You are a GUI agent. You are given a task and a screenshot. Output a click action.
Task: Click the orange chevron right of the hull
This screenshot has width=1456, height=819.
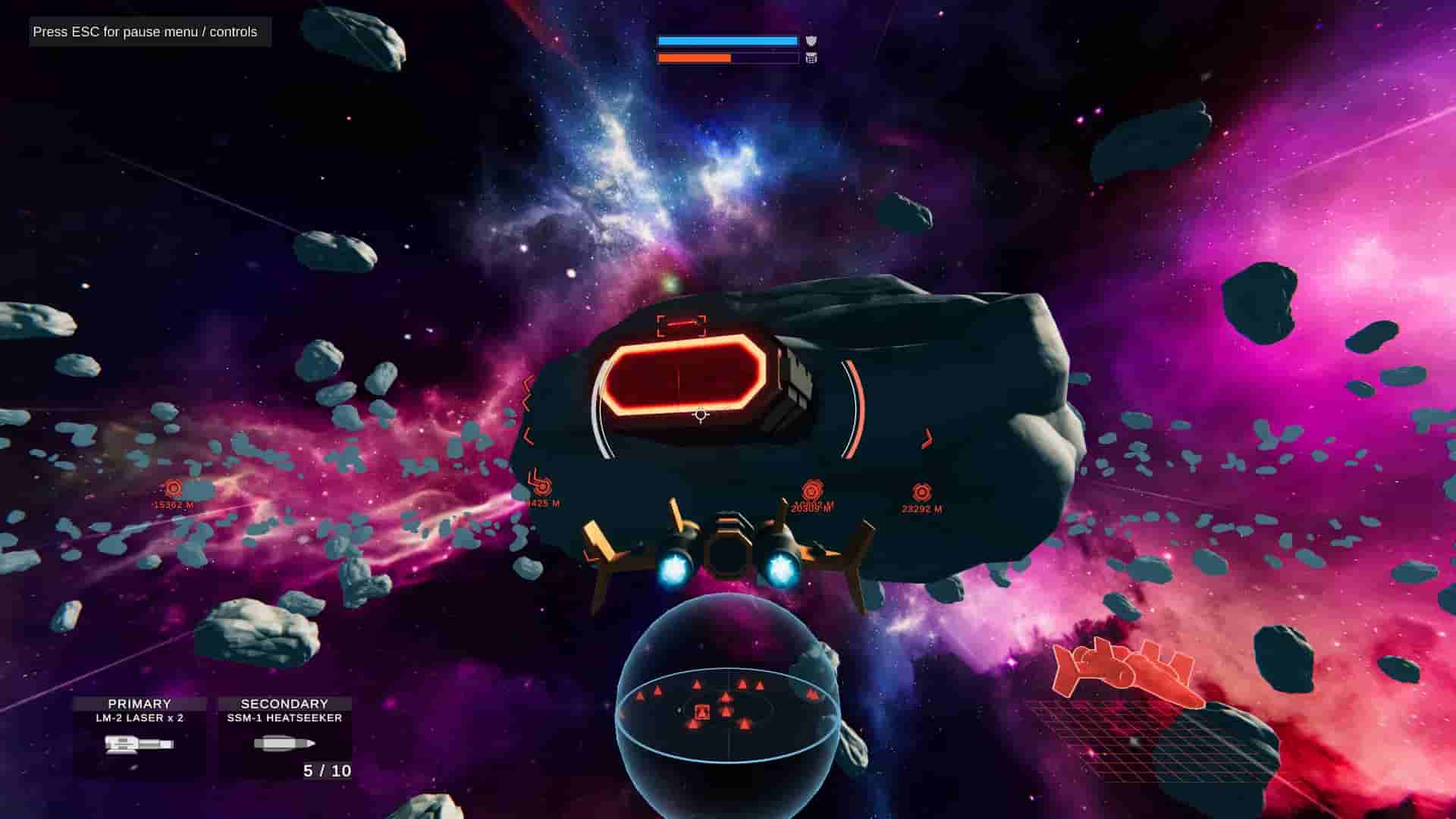927,435
